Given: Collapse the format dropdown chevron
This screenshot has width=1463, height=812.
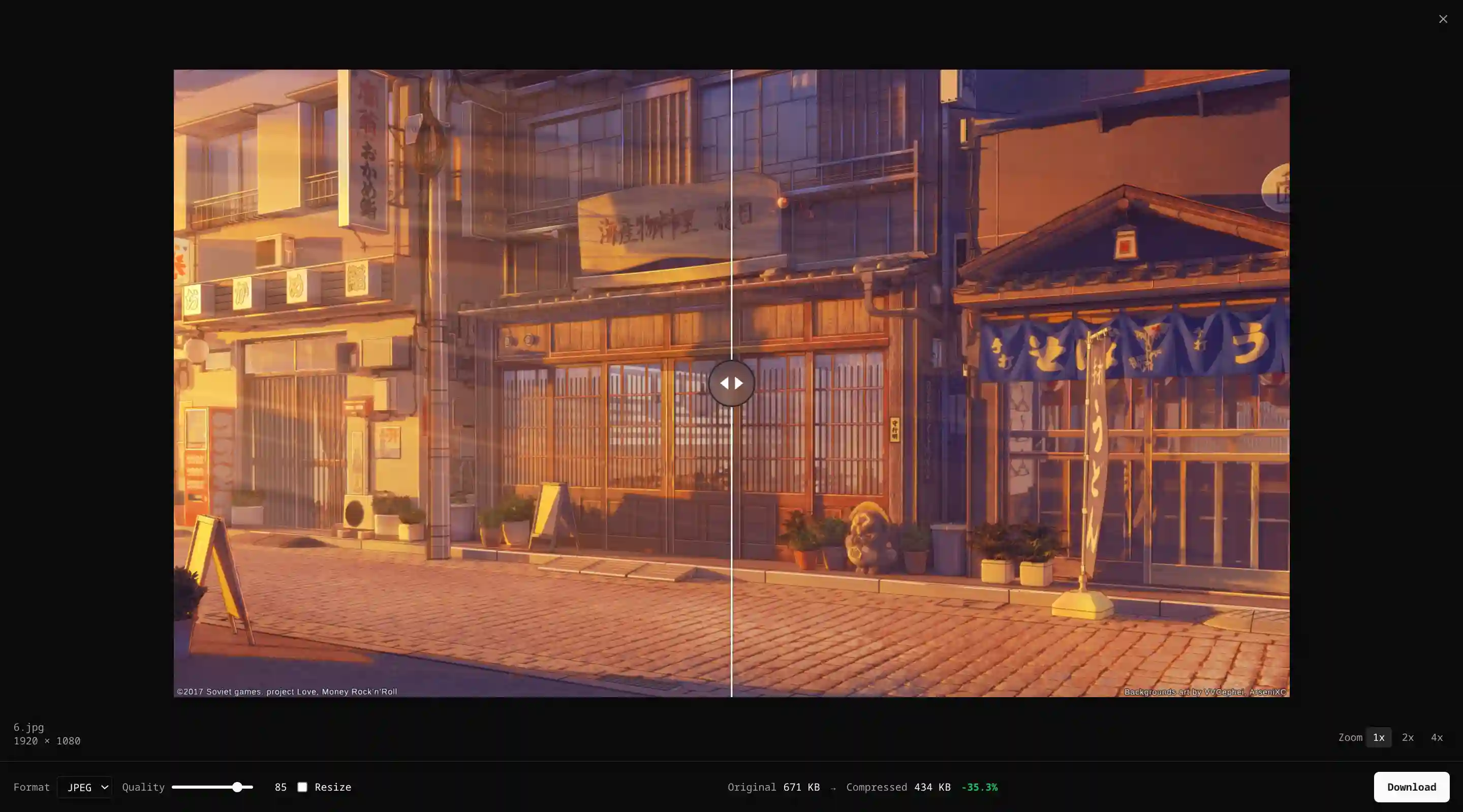Looking at the screenshot, I should point(104,787).
